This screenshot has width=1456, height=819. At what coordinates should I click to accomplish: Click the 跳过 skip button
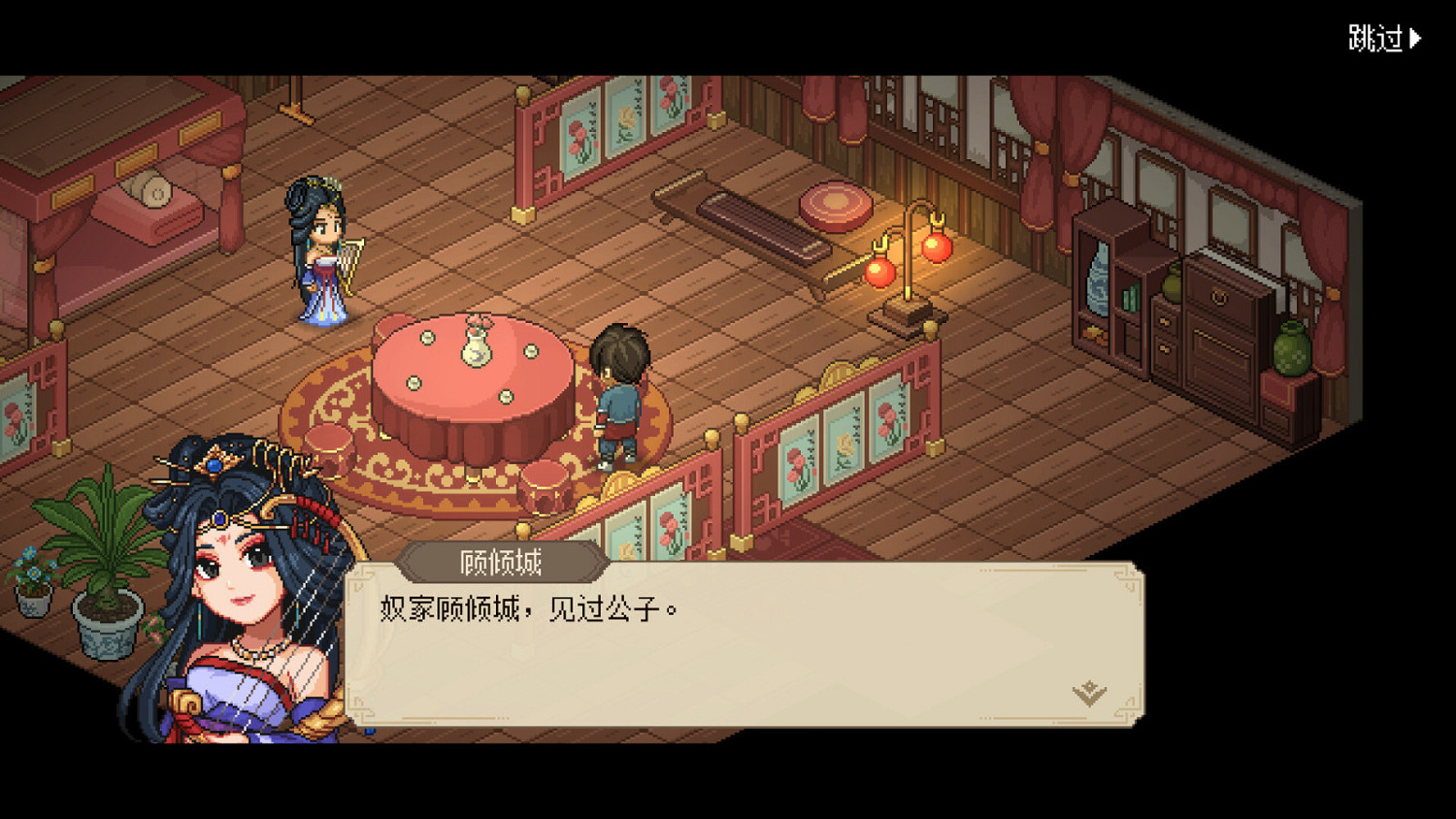point(1373,37)
